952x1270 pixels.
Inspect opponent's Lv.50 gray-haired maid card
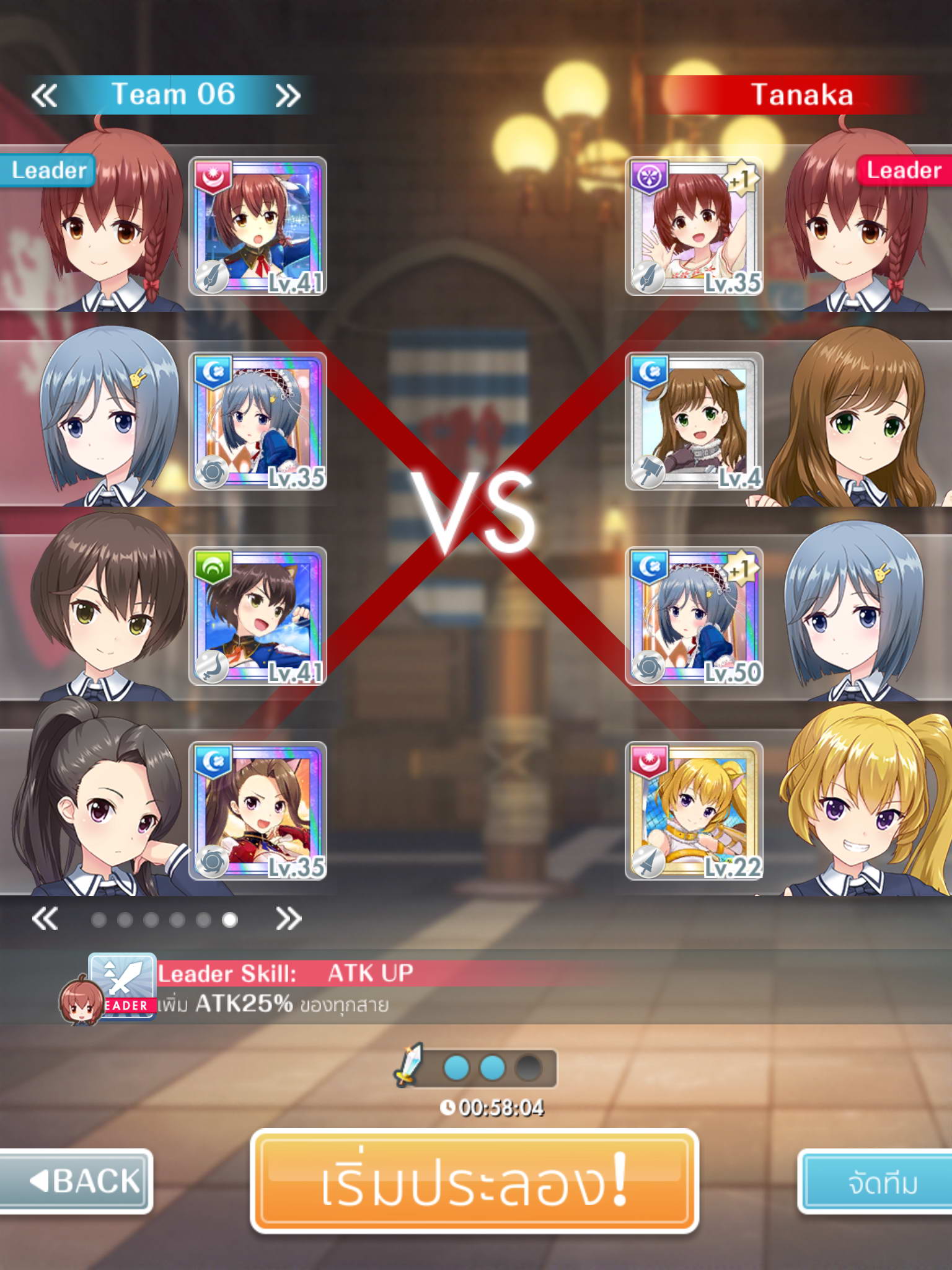pos(694,616)
